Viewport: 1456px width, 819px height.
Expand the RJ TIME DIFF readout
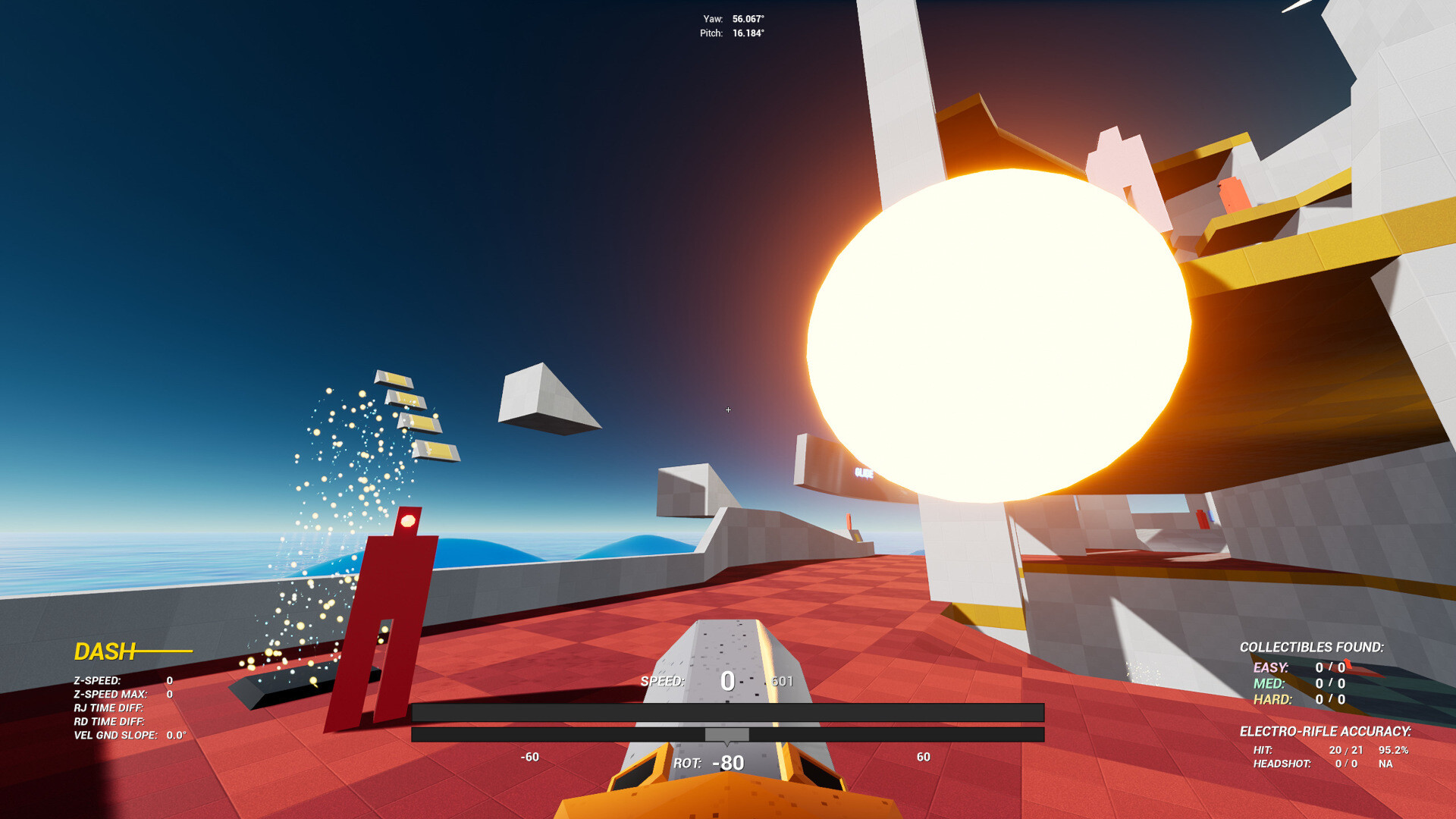(110, 708)
